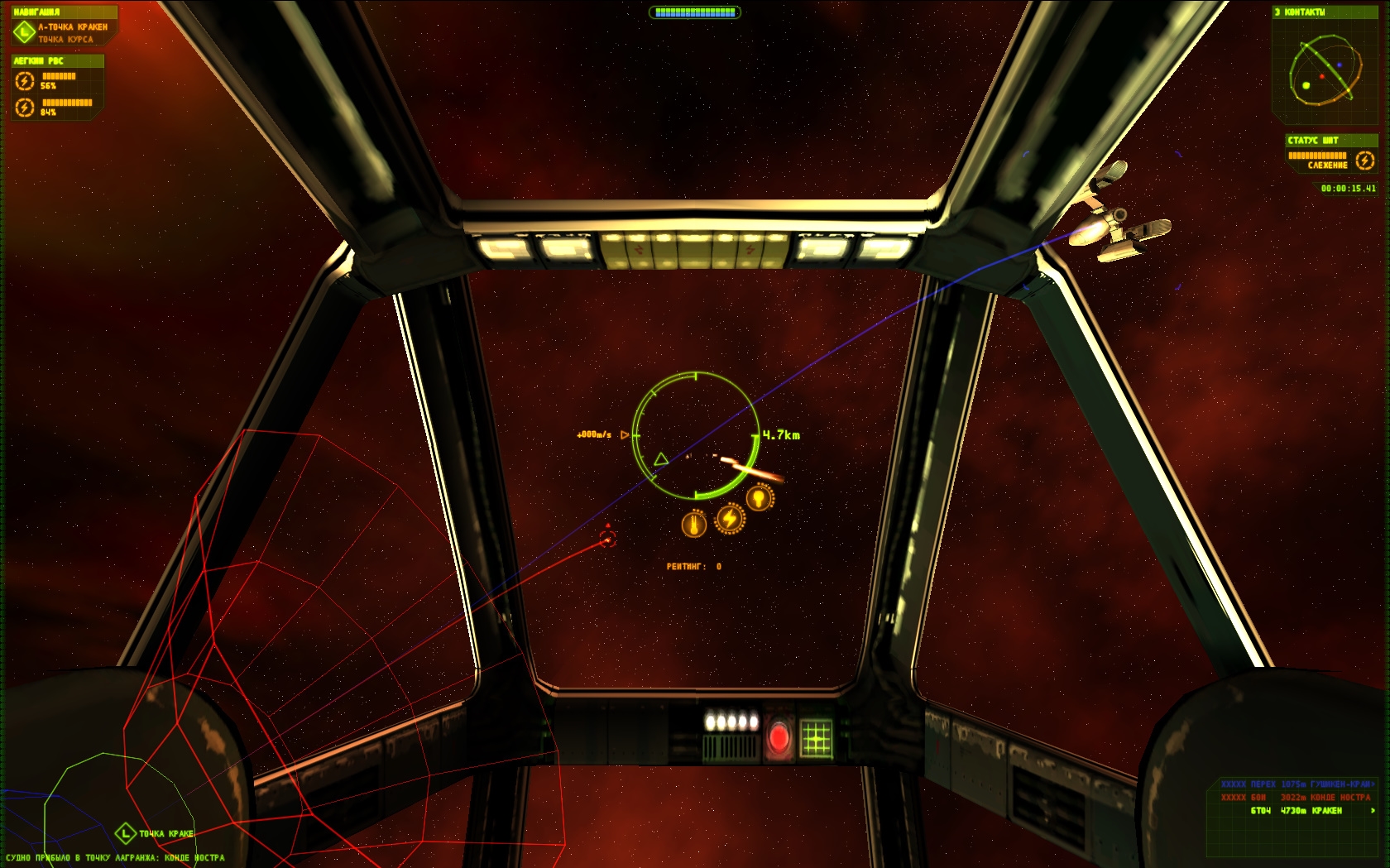Open the Контакты panel header
The height and width of the screenshot is (868, 1390).
(1301, 12)
